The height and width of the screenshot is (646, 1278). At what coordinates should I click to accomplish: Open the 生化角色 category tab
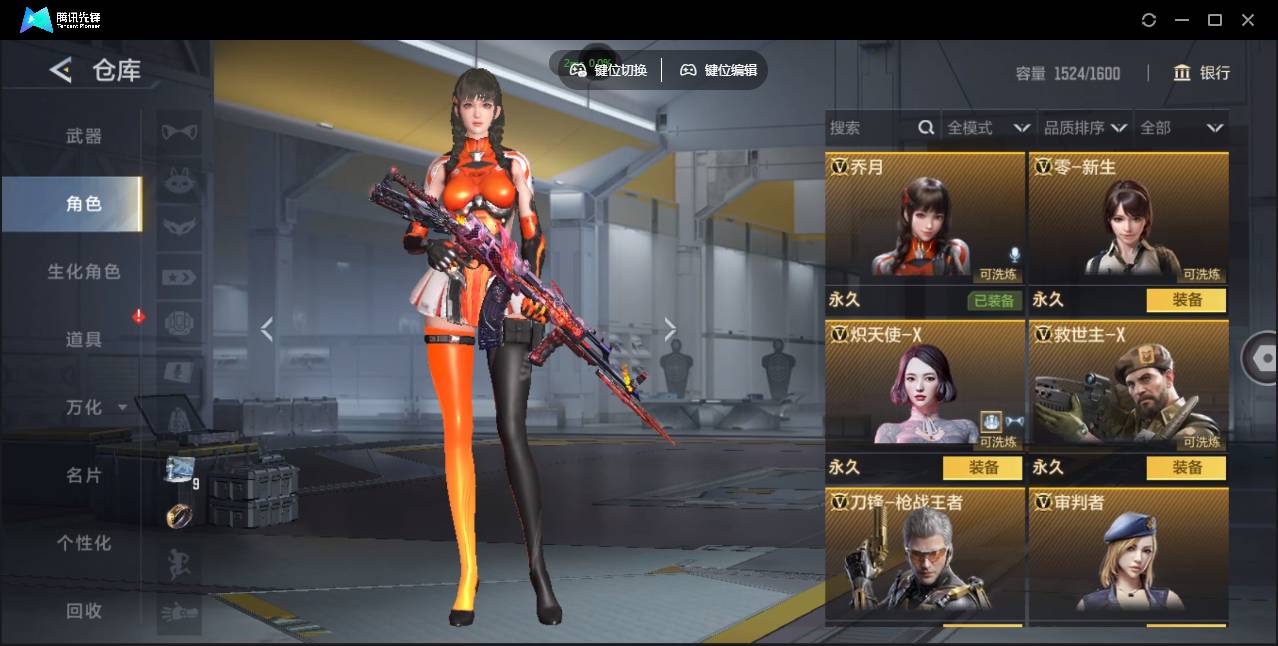(x=84, y=272)
